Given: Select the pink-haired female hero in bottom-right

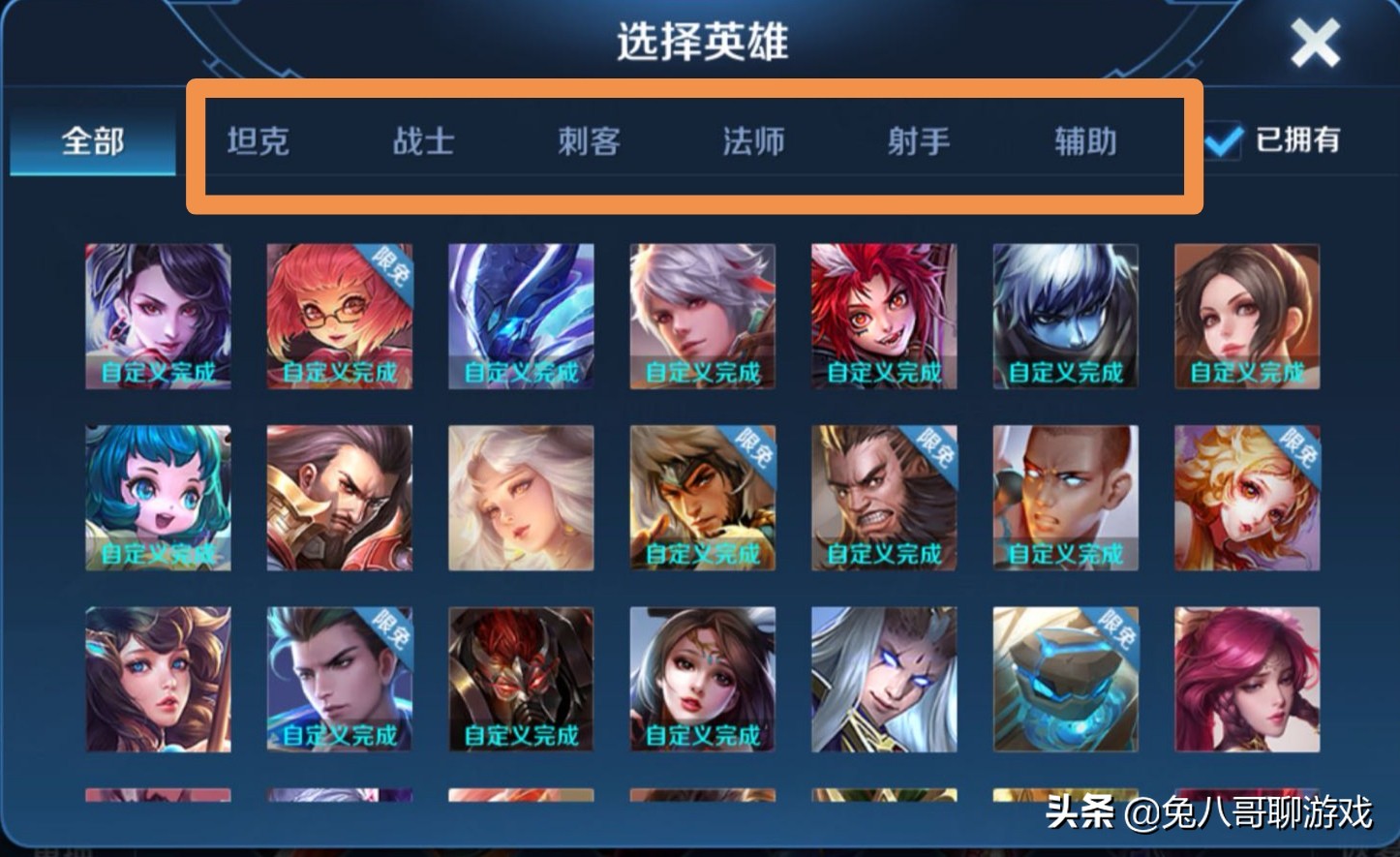Looking at the screenshot, I should 1247,680.
